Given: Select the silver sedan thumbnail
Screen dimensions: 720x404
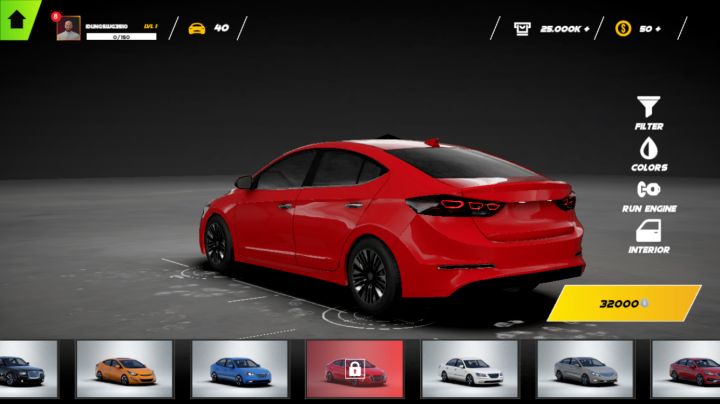Looking at the screenshot, I should (x=584, y=369).
